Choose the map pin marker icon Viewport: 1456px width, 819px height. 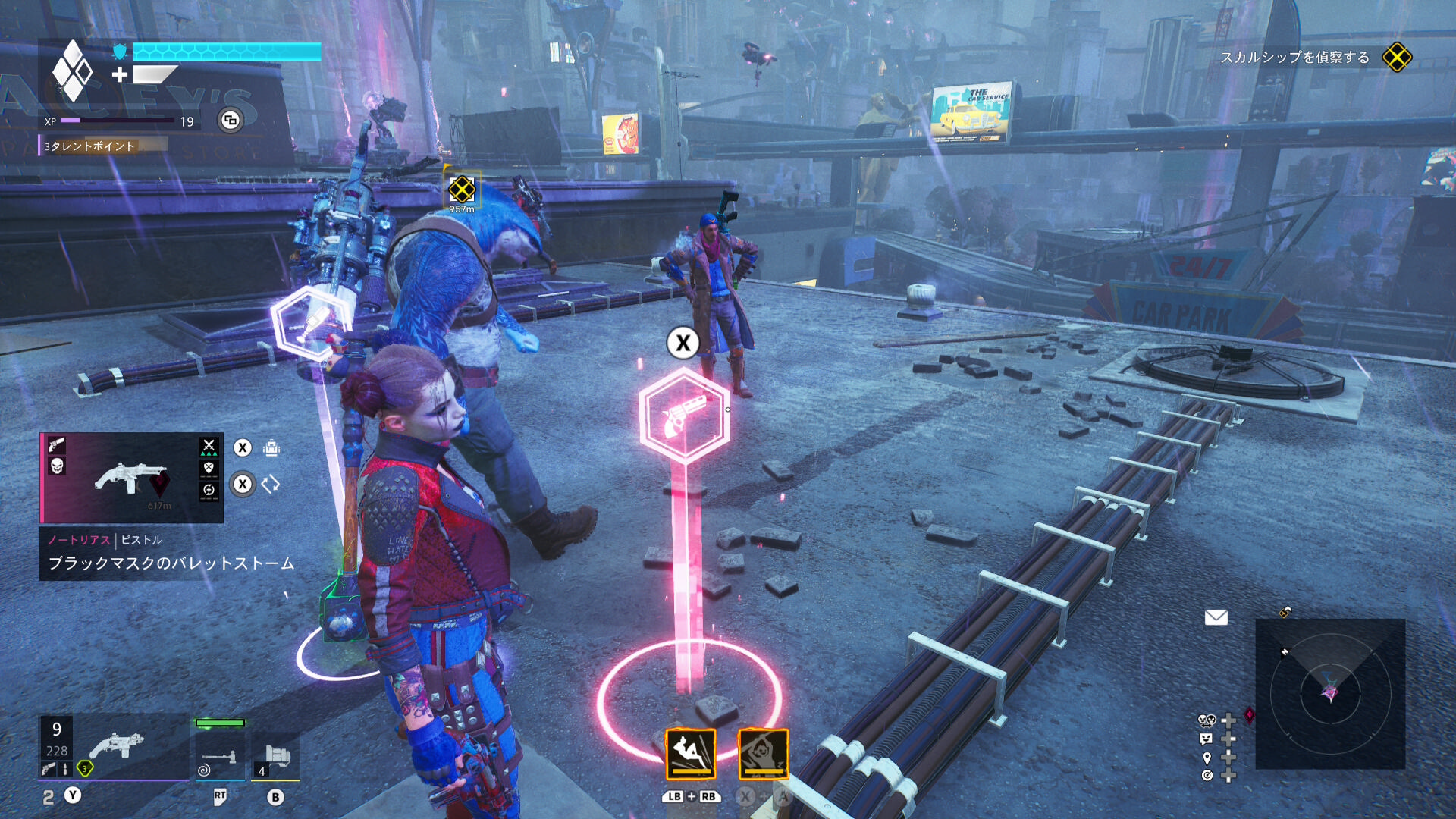tap(1207, 758)
